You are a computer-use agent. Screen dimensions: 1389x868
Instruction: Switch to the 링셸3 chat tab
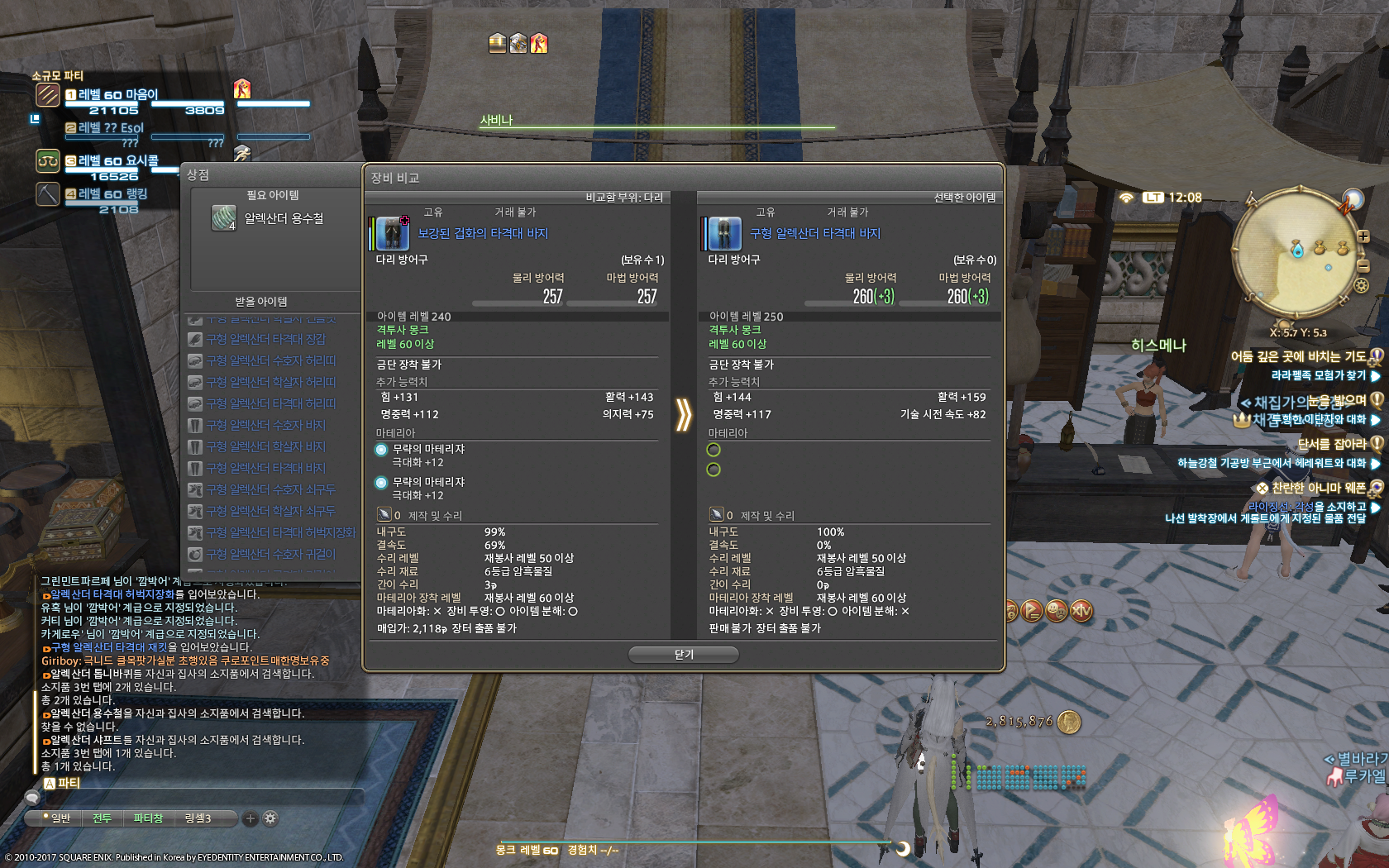coord(198,818)
